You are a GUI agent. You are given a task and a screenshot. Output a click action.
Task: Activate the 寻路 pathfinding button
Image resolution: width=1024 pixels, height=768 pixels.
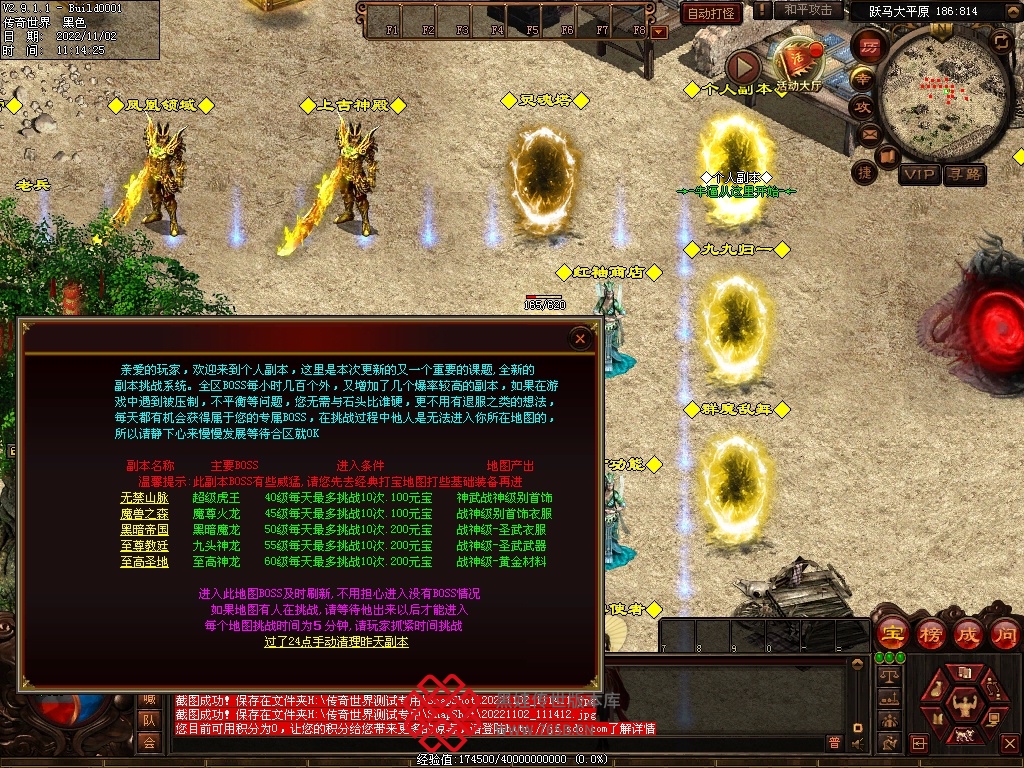coord(965,175)
